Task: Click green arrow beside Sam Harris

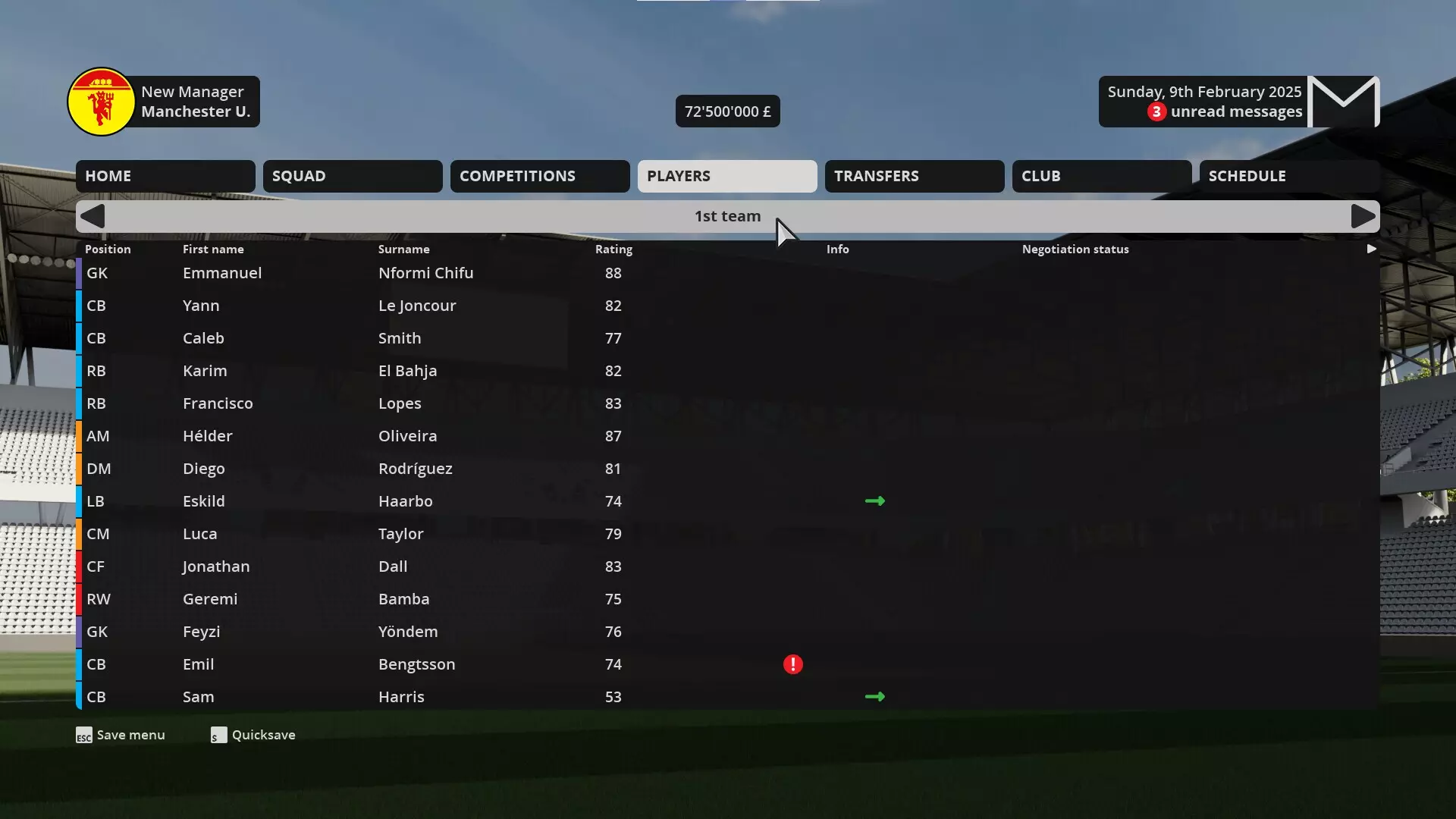Action: coord(874,695)
